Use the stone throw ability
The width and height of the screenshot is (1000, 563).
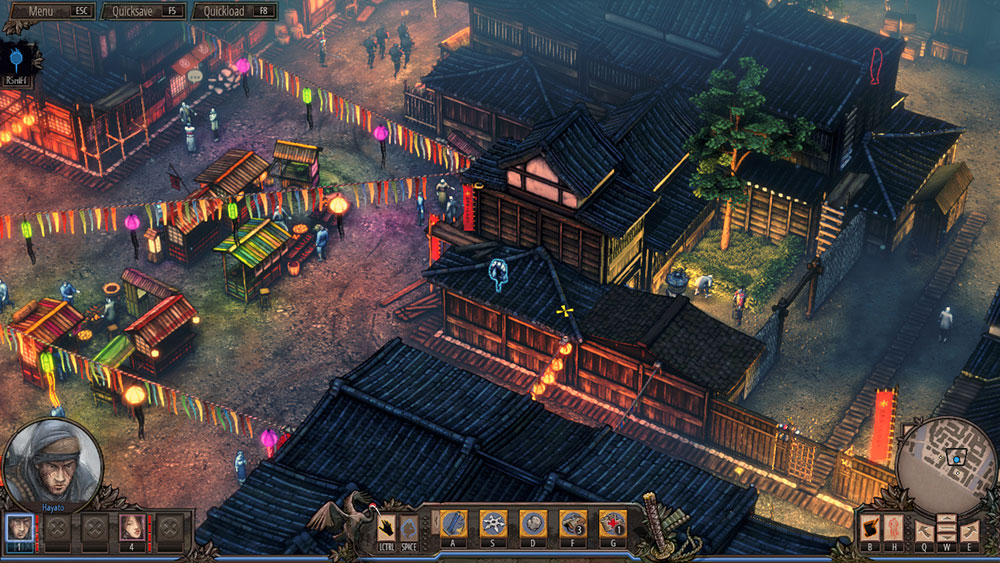(x=533, y=524)
